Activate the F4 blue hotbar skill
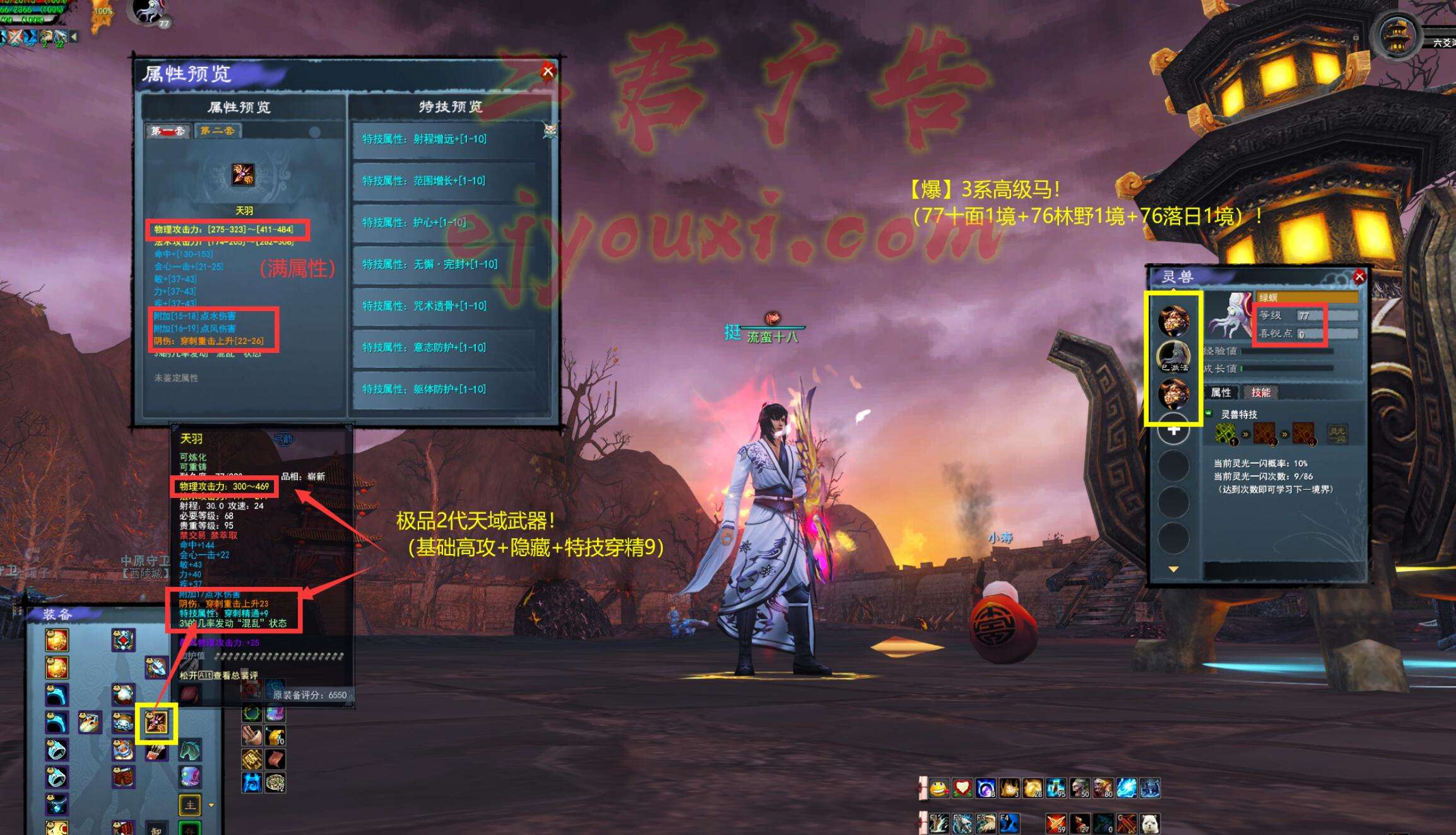The width and height of the screenshot is (1456, 835). click(x=1009, y=823)
